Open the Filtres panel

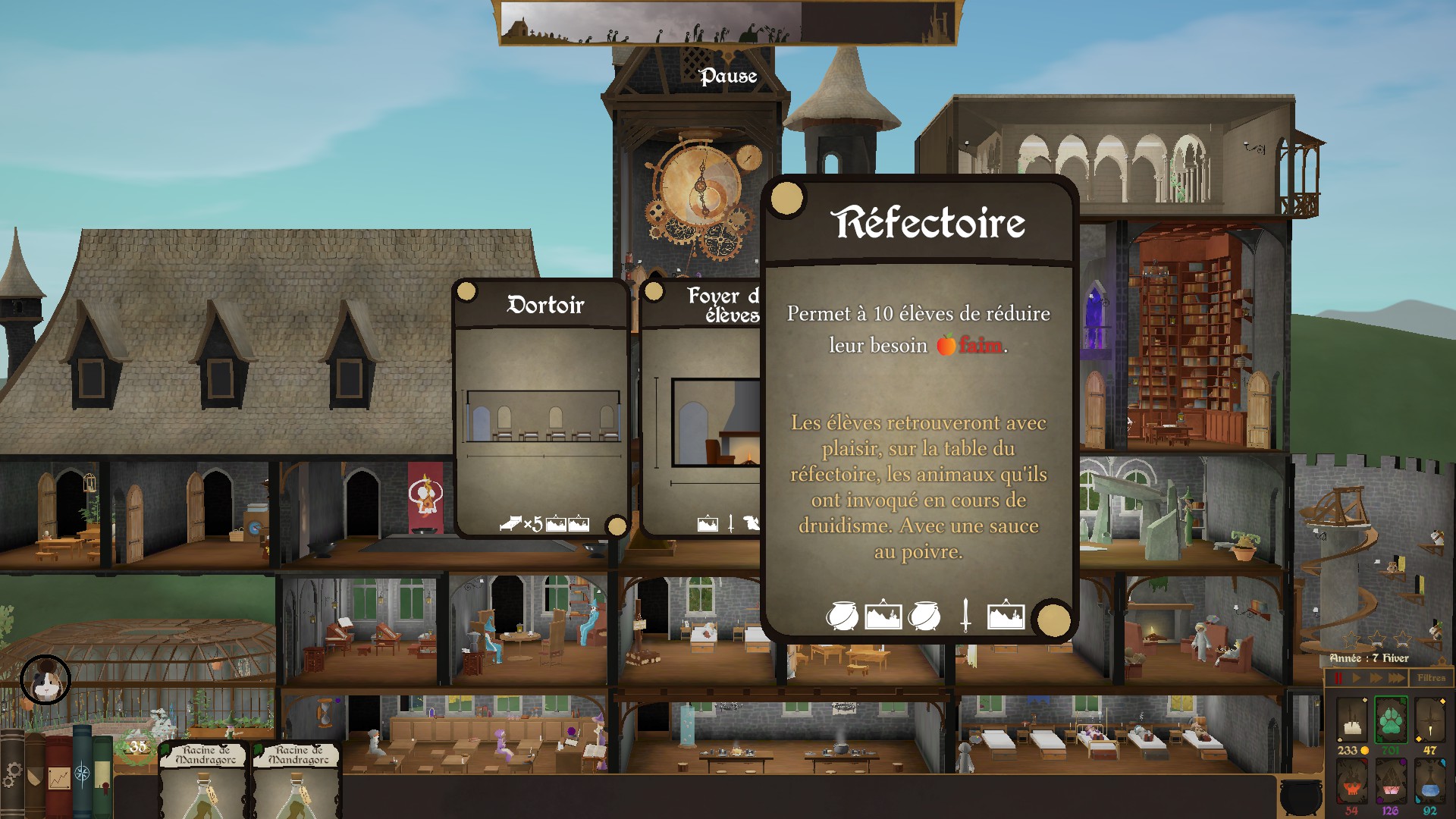[1431, 678]
